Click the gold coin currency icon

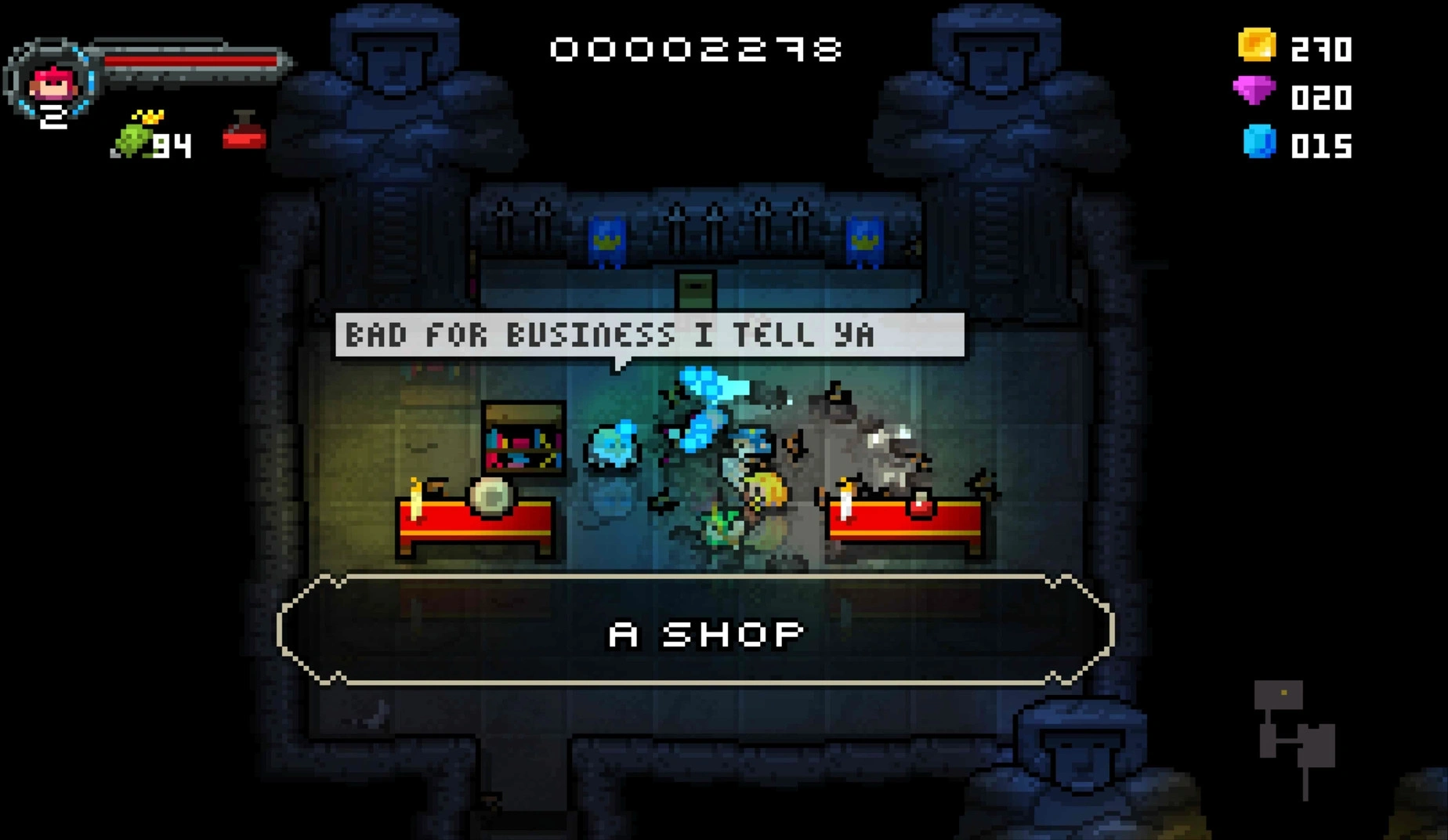(x=1256, y=45)
